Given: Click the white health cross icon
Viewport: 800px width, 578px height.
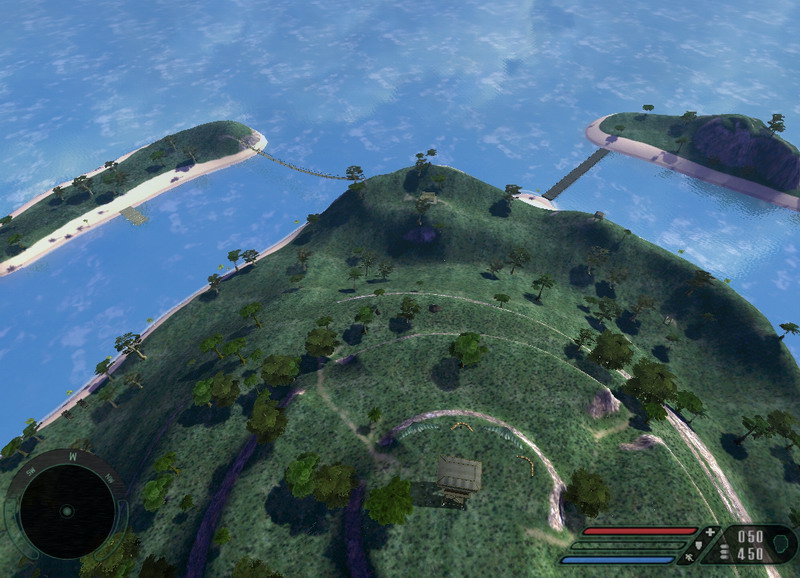Looking at the screenshot, I should [711, 532].
